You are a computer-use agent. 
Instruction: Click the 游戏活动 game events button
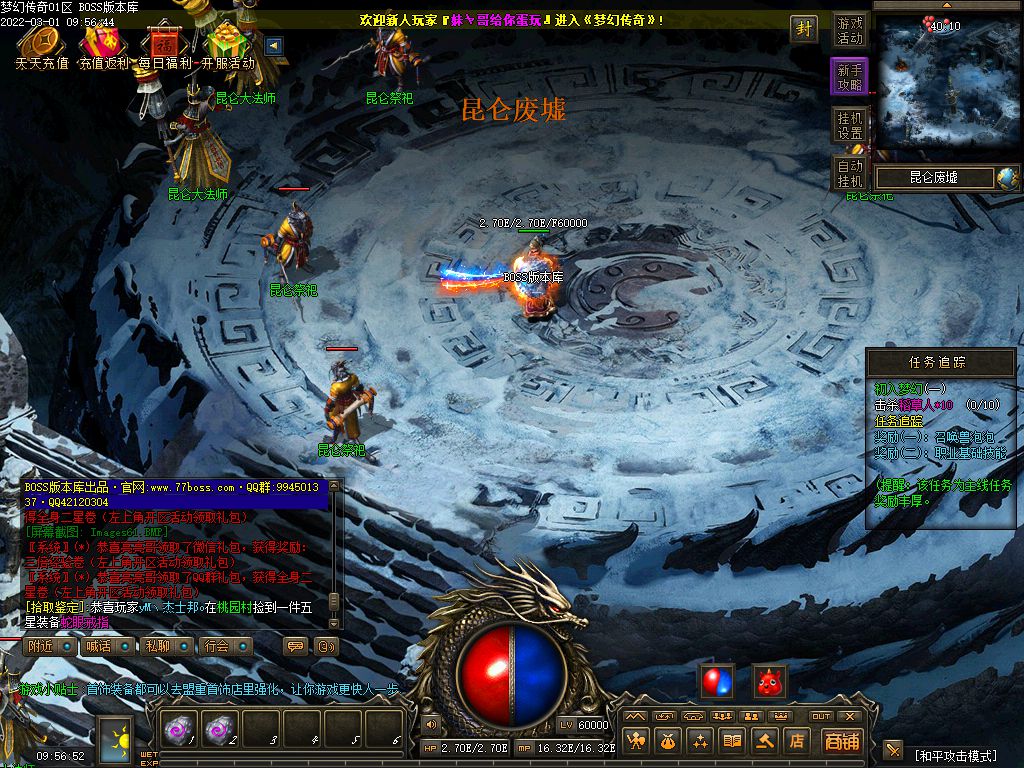pyautogui.click(x=850, y=31)
